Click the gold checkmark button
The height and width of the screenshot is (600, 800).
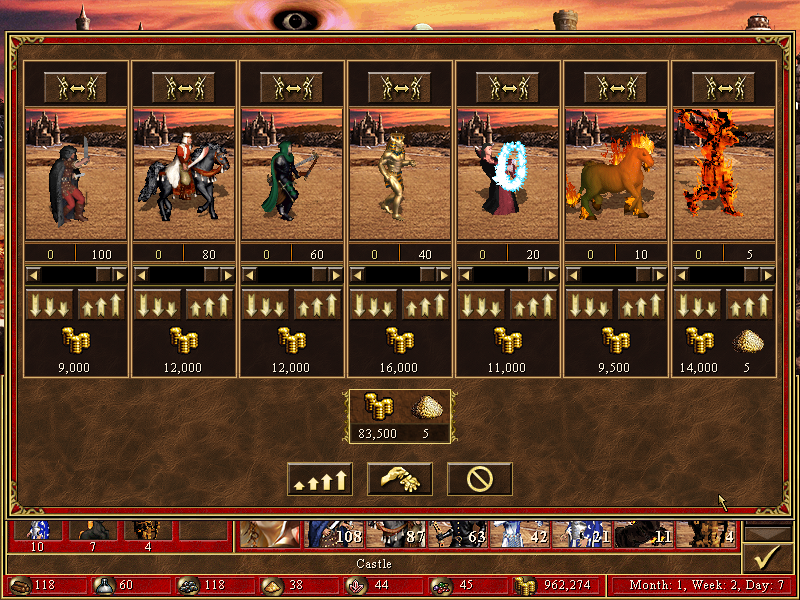(x=767, y=556)
